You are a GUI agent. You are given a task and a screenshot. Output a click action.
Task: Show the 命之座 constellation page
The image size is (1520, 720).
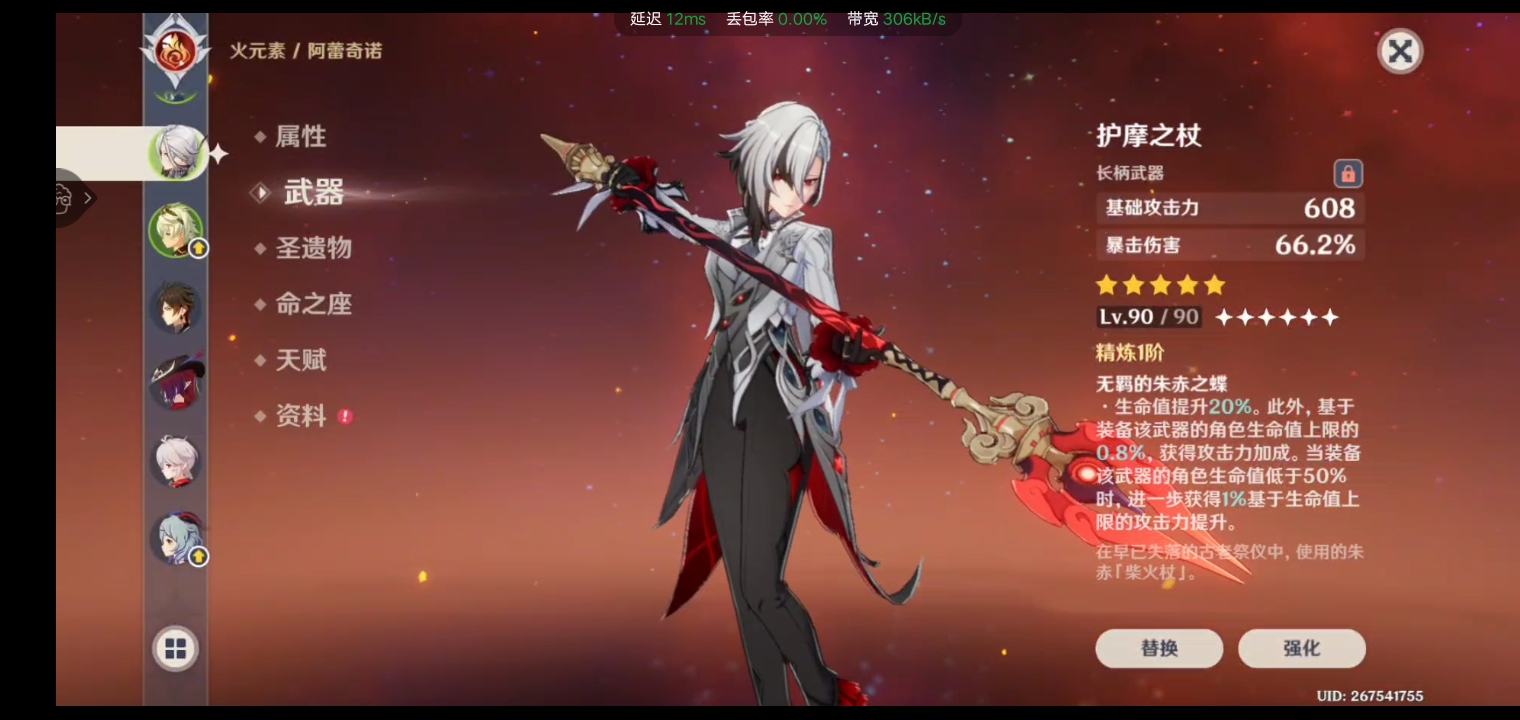(313, 304)
